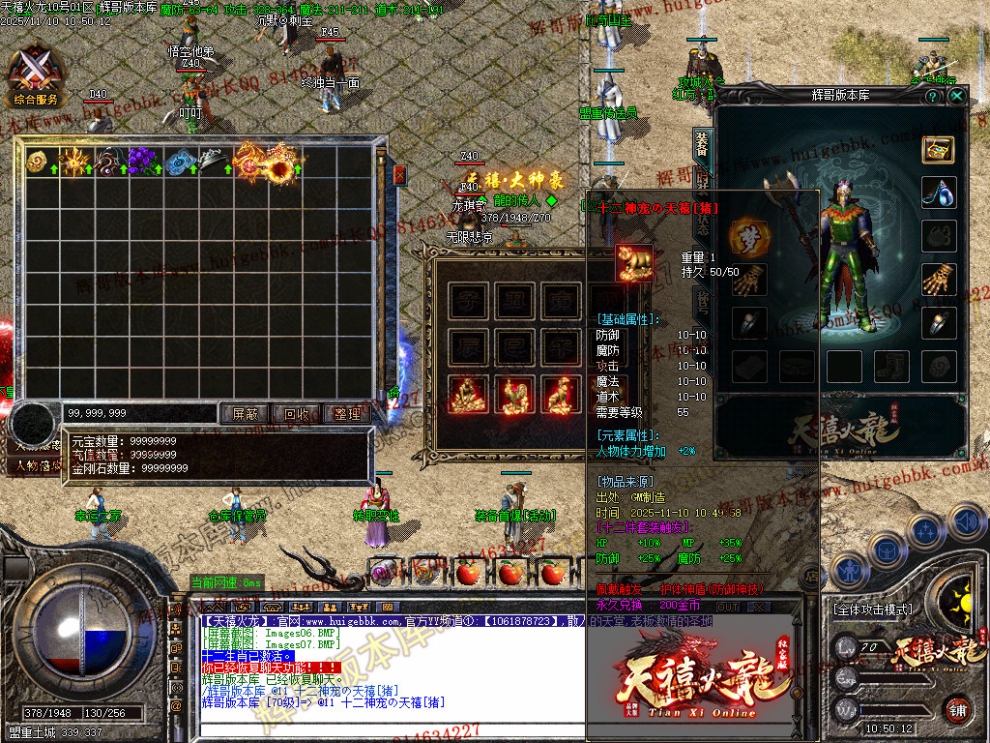Open help with the question mark button
This screenshot has width=990, height=743.
(932, 96)
